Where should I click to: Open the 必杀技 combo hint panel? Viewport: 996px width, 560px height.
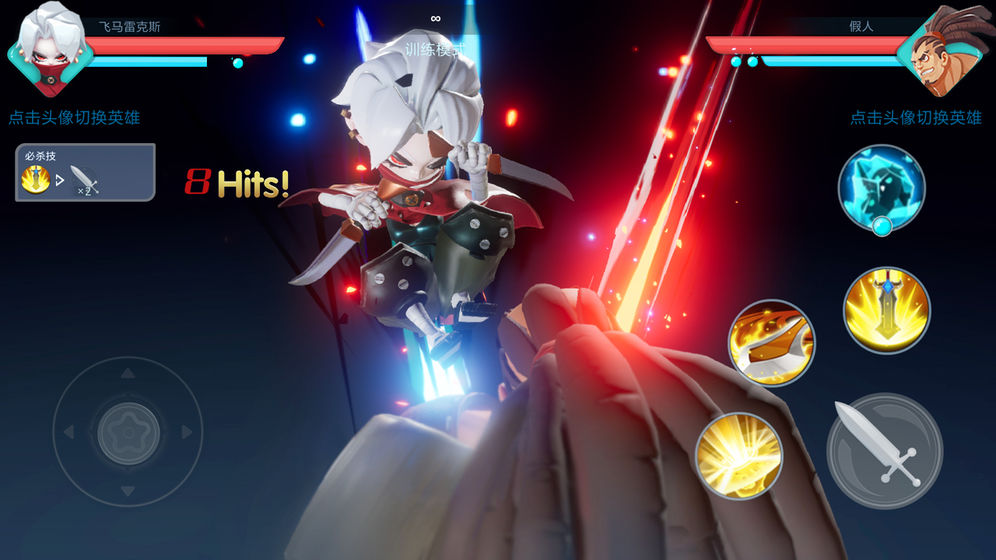tap(85, 173)
